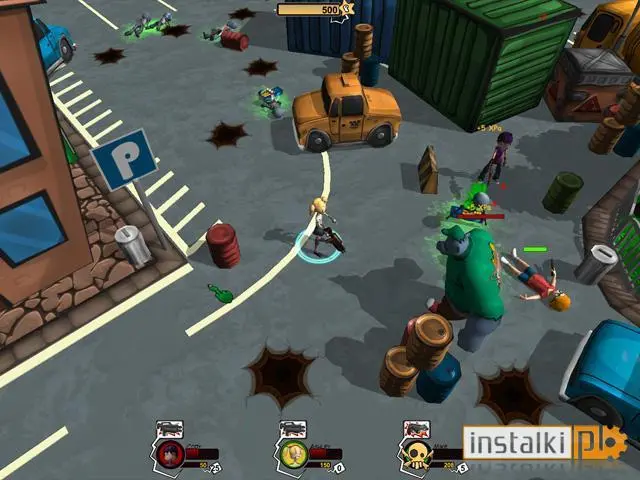Viewport: 640px width, 480px height.
Task: Click the weapon icon above blonde portrait
Action: [x=293, y=429]
